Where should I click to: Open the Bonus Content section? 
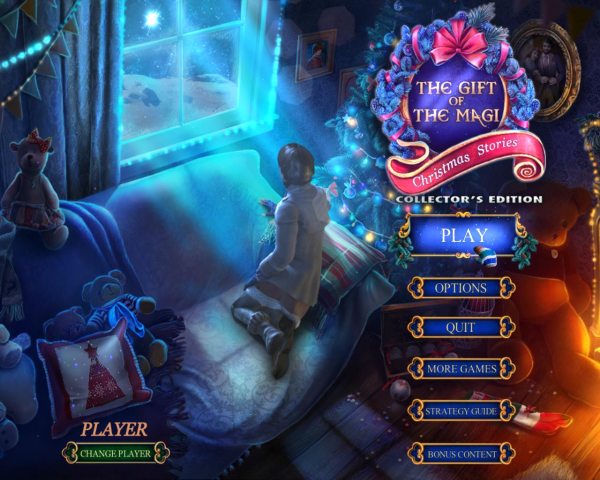click(x=460, y=453)
